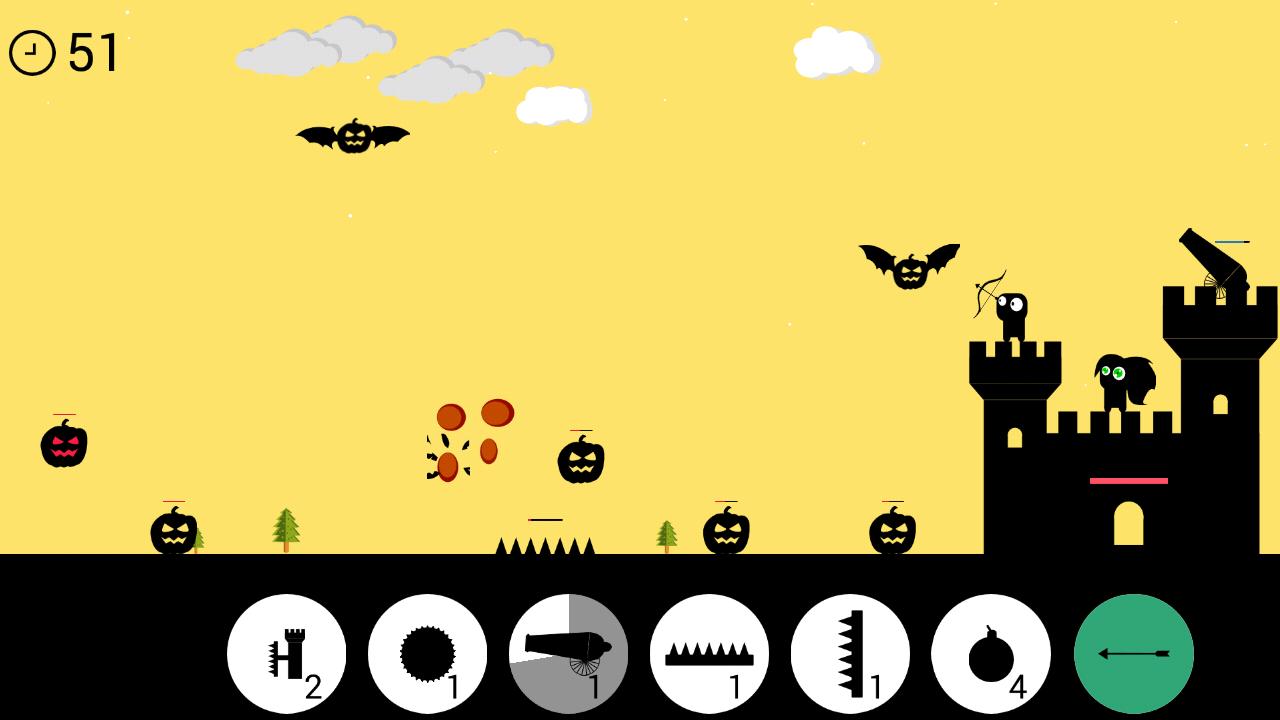Select the cannon weapon icon
Image resolution: width=1280 pixels, height=720 pixels.
click(x=569, y=653)
